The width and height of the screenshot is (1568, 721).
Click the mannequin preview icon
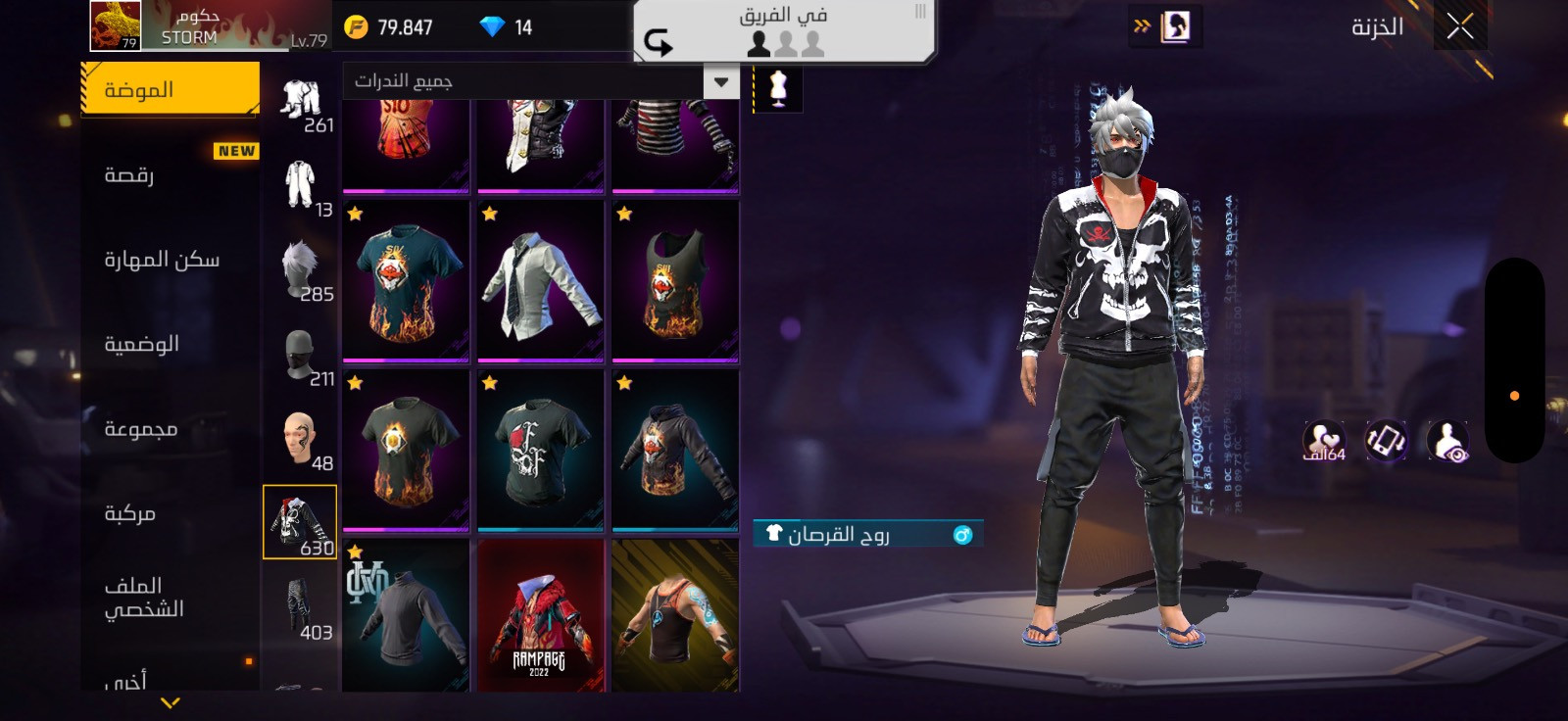(x=778, y=88)
